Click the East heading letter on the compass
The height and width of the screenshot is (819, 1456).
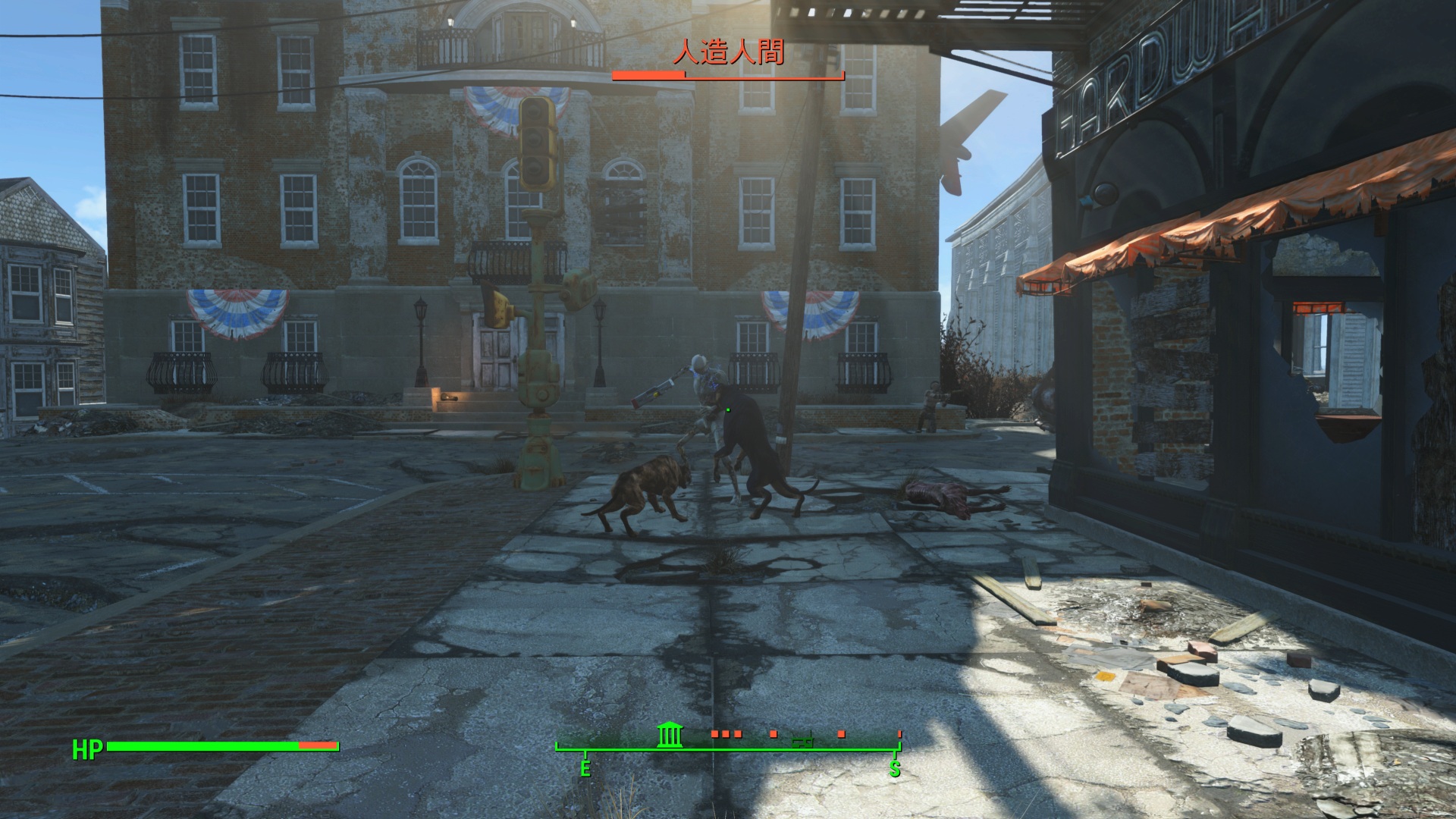tap(585, 769)
